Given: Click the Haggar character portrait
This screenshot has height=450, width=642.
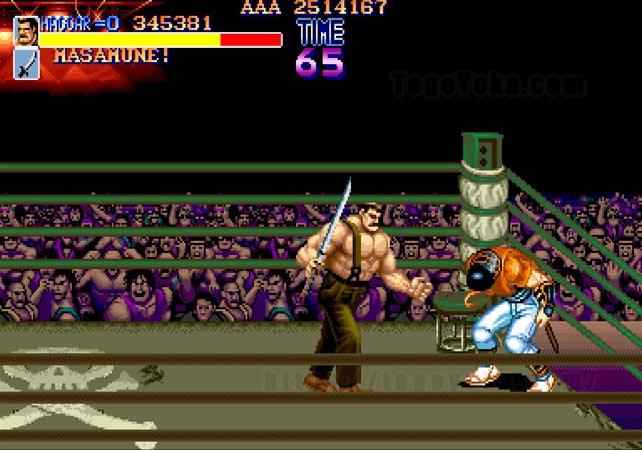Looking at the screenshot, I should 26,31.
